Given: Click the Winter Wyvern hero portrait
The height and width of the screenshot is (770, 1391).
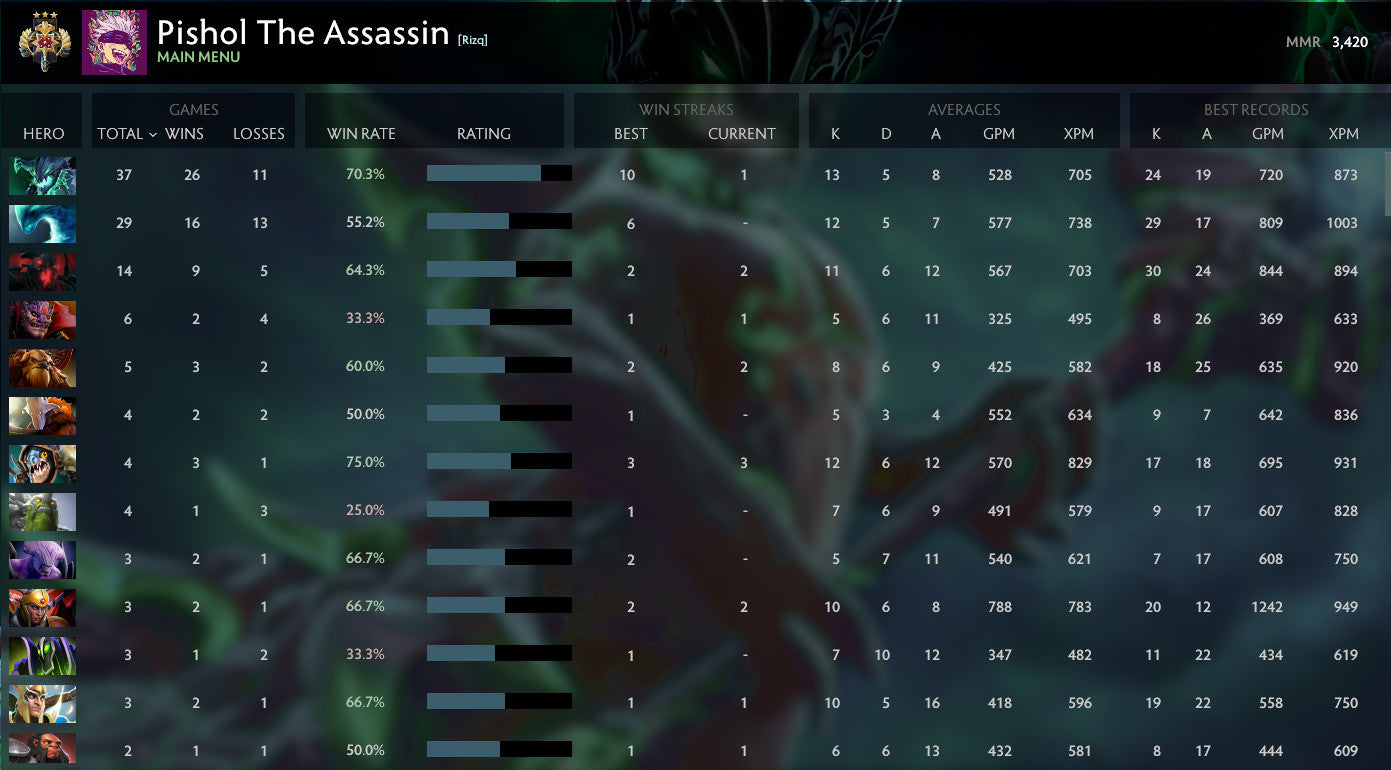Looking at the screenshot, I should coord(42,224).
